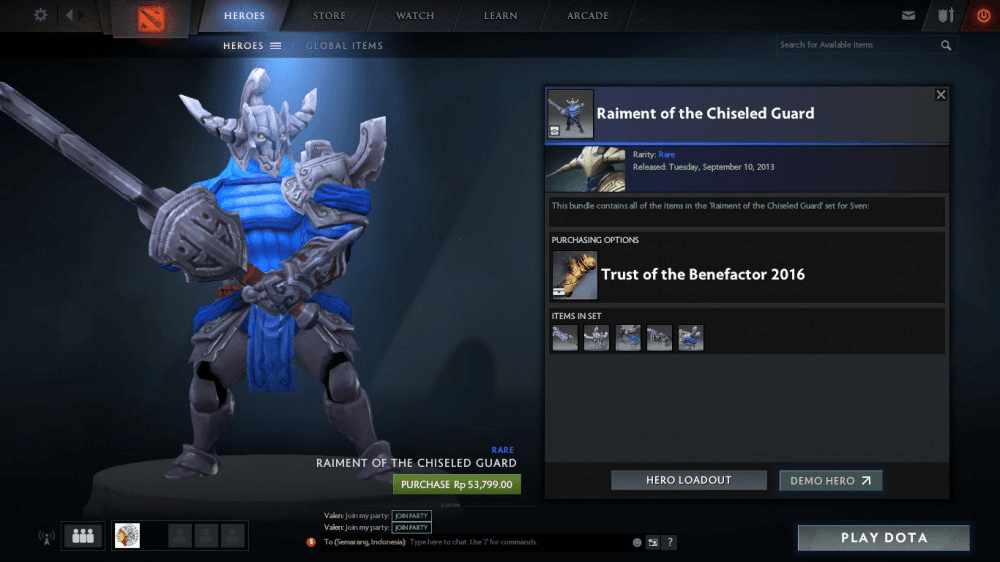
Task: Switch to the Arcade tab
Action: tap(588, 16)
